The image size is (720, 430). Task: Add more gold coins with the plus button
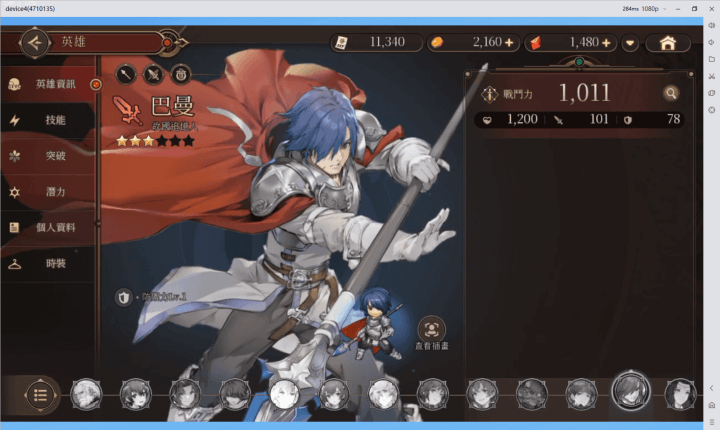coord(508,43)
